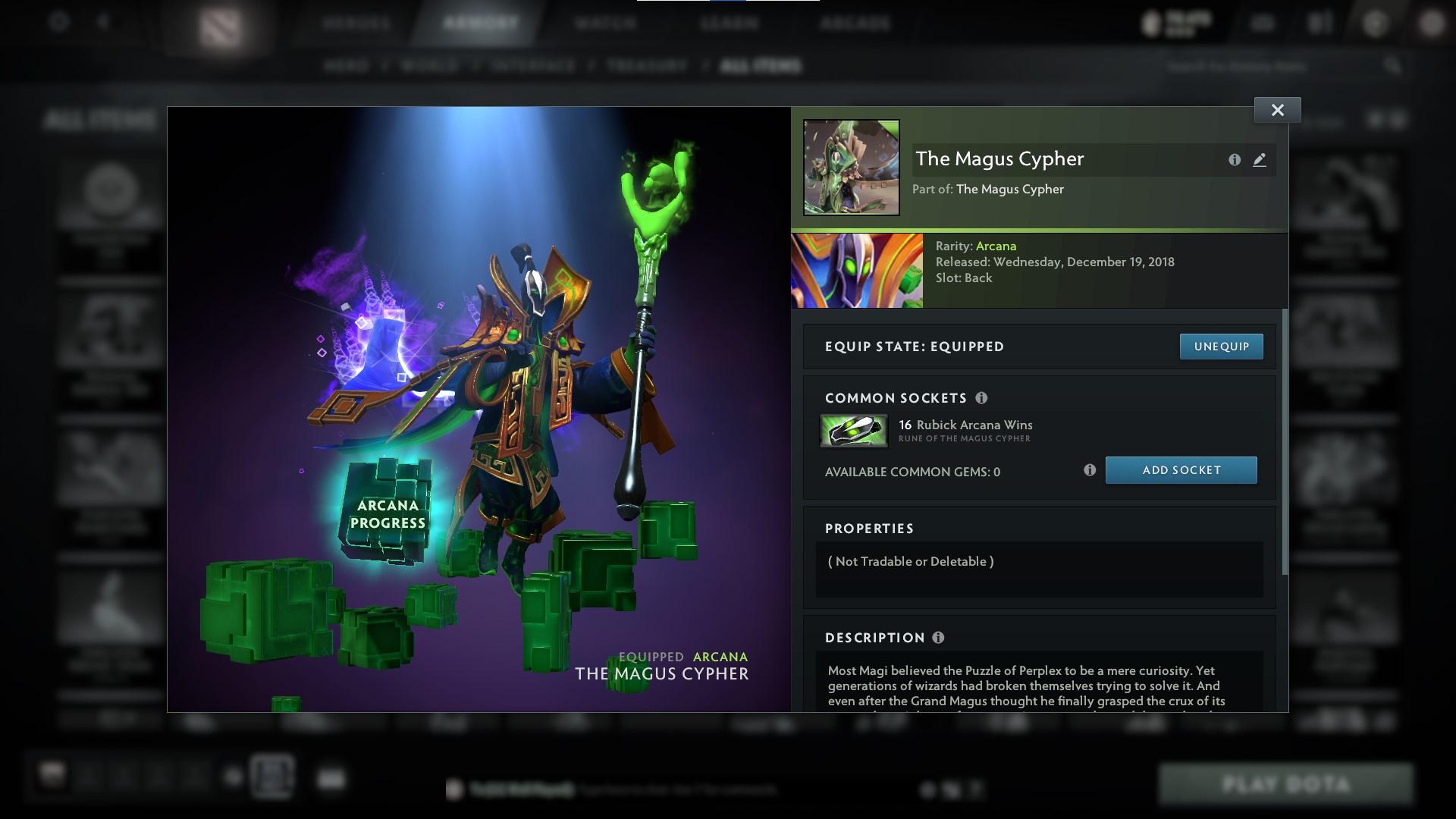Open the Part of: The Magus Cypher link
Image resolution: width=1456 pixels, height=819 pixels.
pyautogui.click(x=1009, y=189)
